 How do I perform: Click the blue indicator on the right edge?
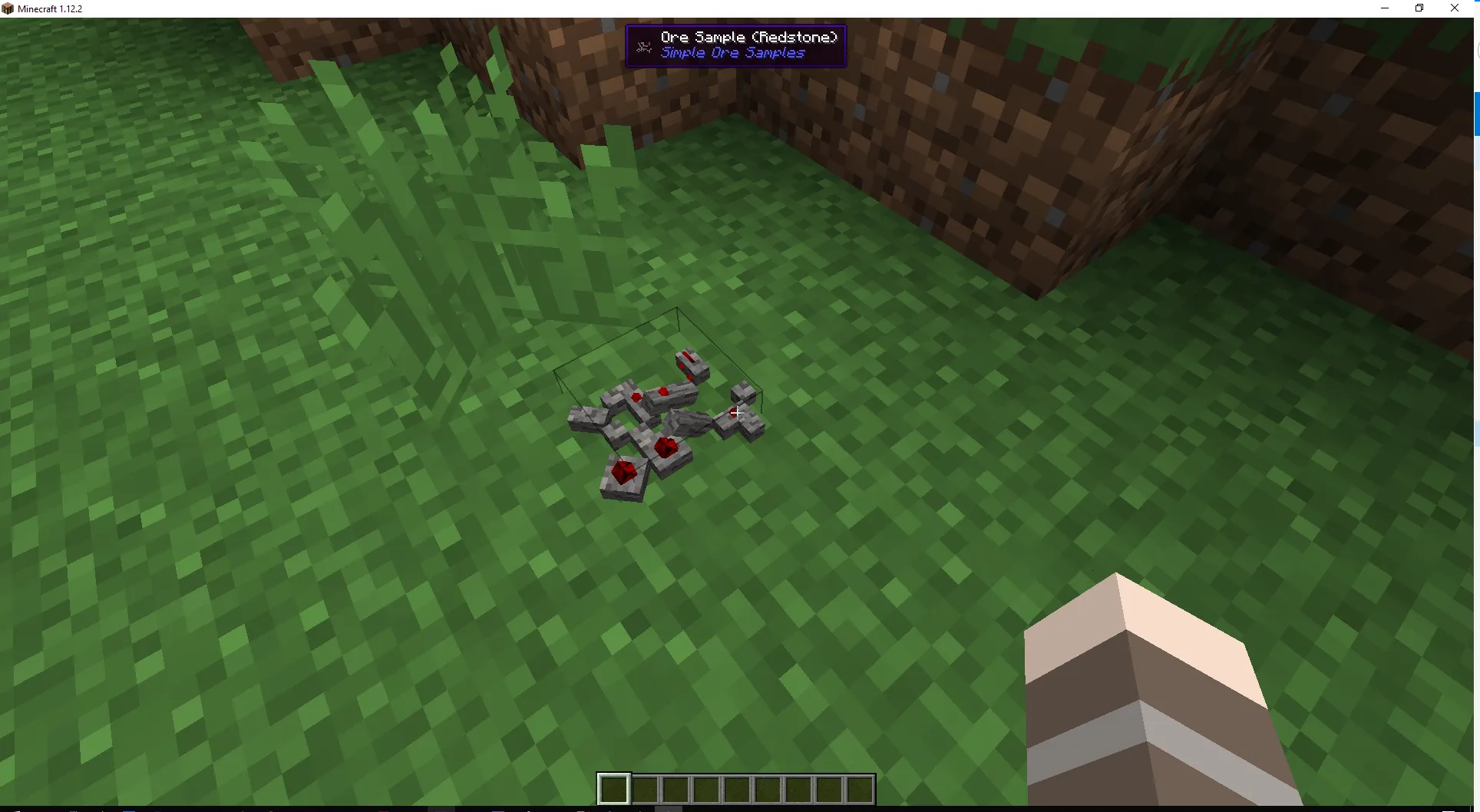coord(1475,114)
